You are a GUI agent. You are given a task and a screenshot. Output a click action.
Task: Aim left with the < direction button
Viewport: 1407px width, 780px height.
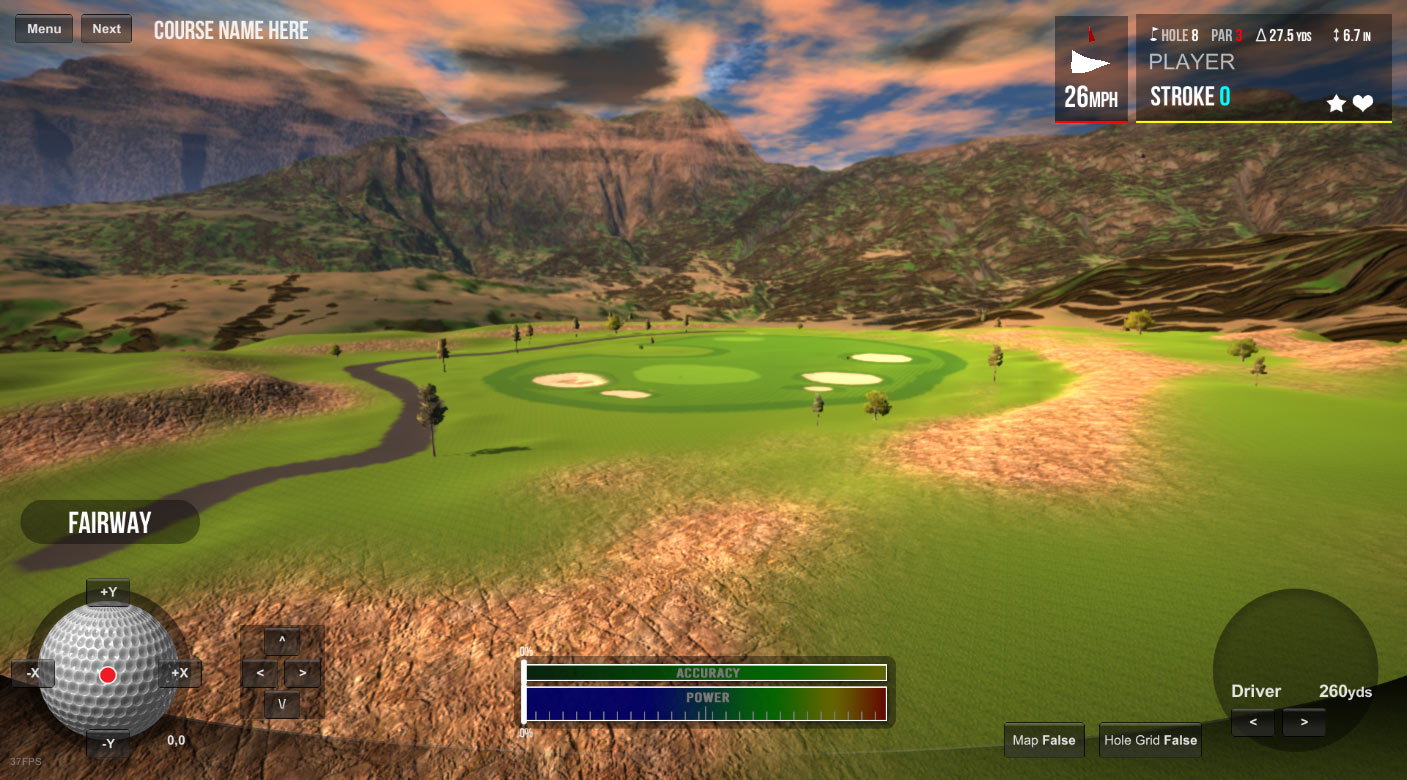[260, 673]
